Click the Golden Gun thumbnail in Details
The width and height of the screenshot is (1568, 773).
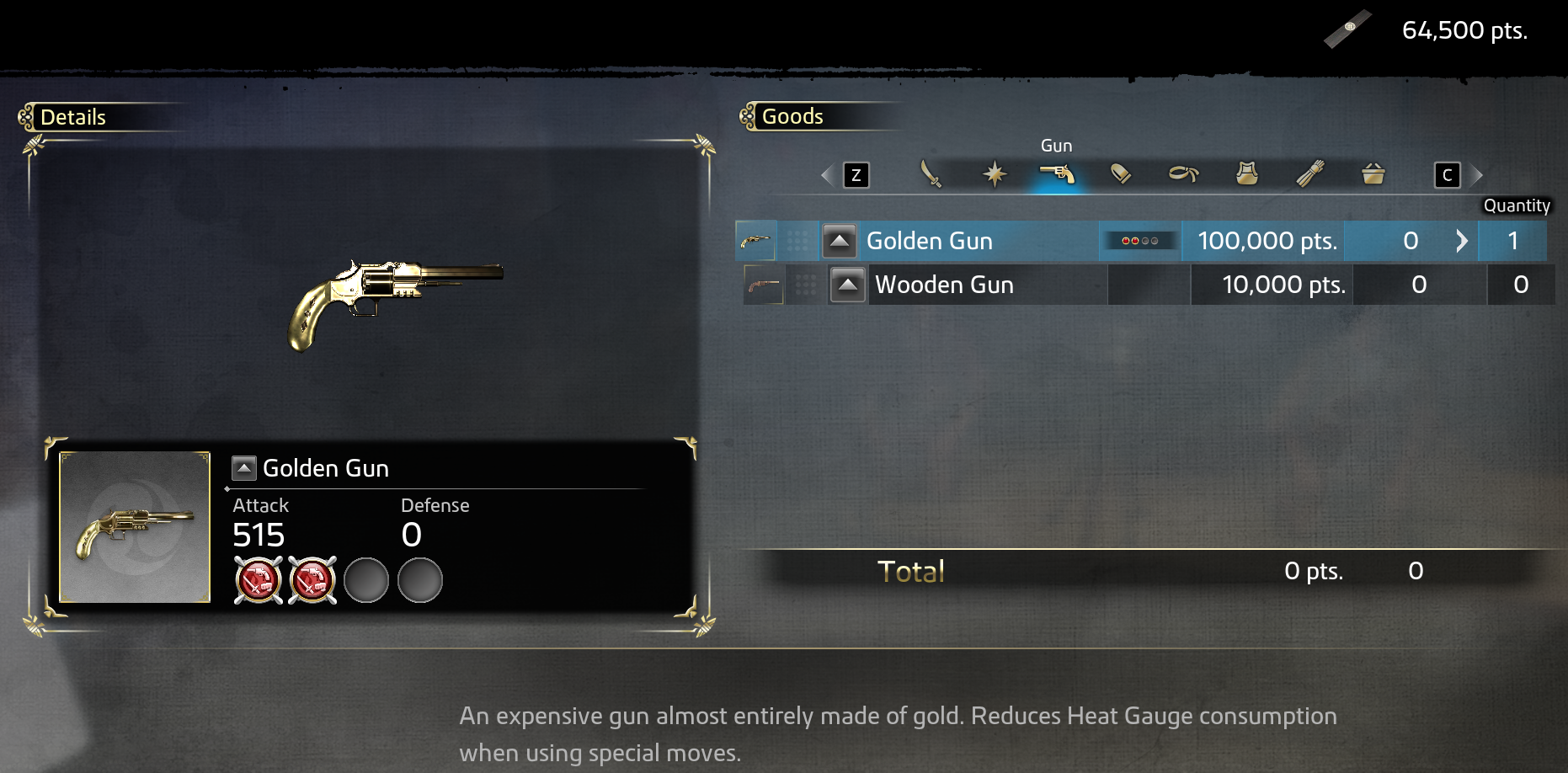pos(135,527)
